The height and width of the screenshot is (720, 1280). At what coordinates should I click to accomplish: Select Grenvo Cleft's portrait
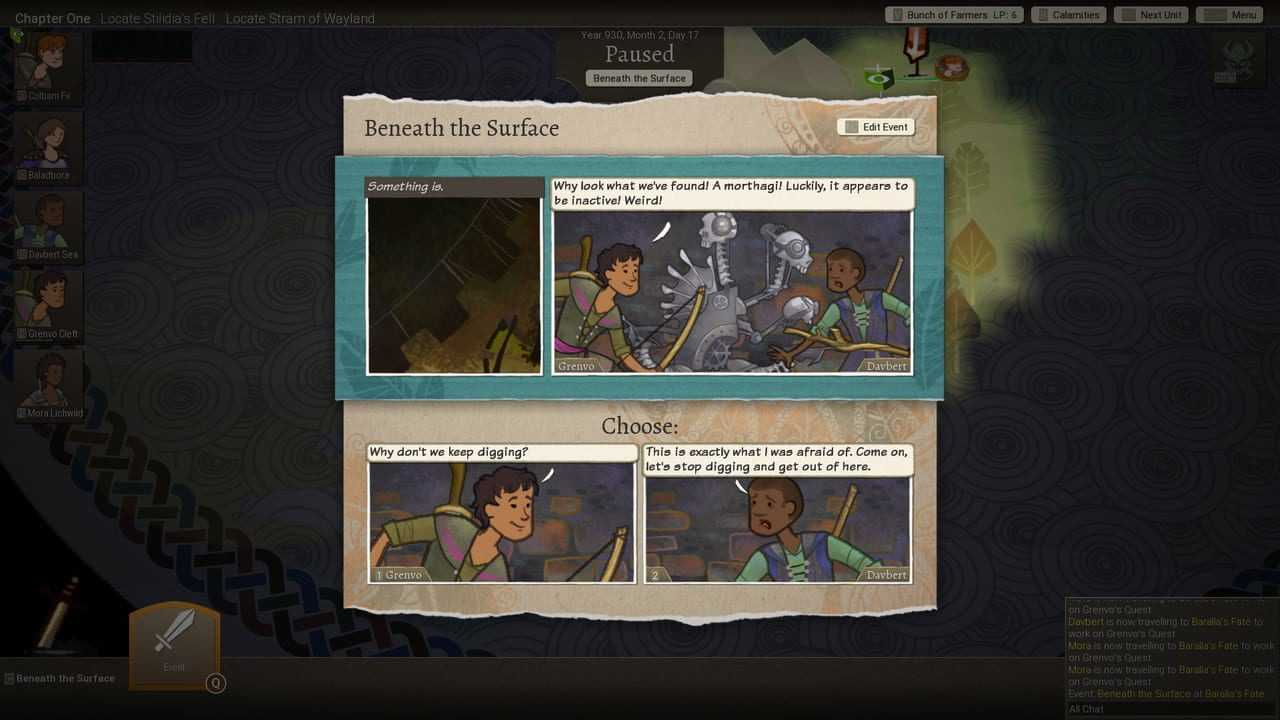coord(48,302)
